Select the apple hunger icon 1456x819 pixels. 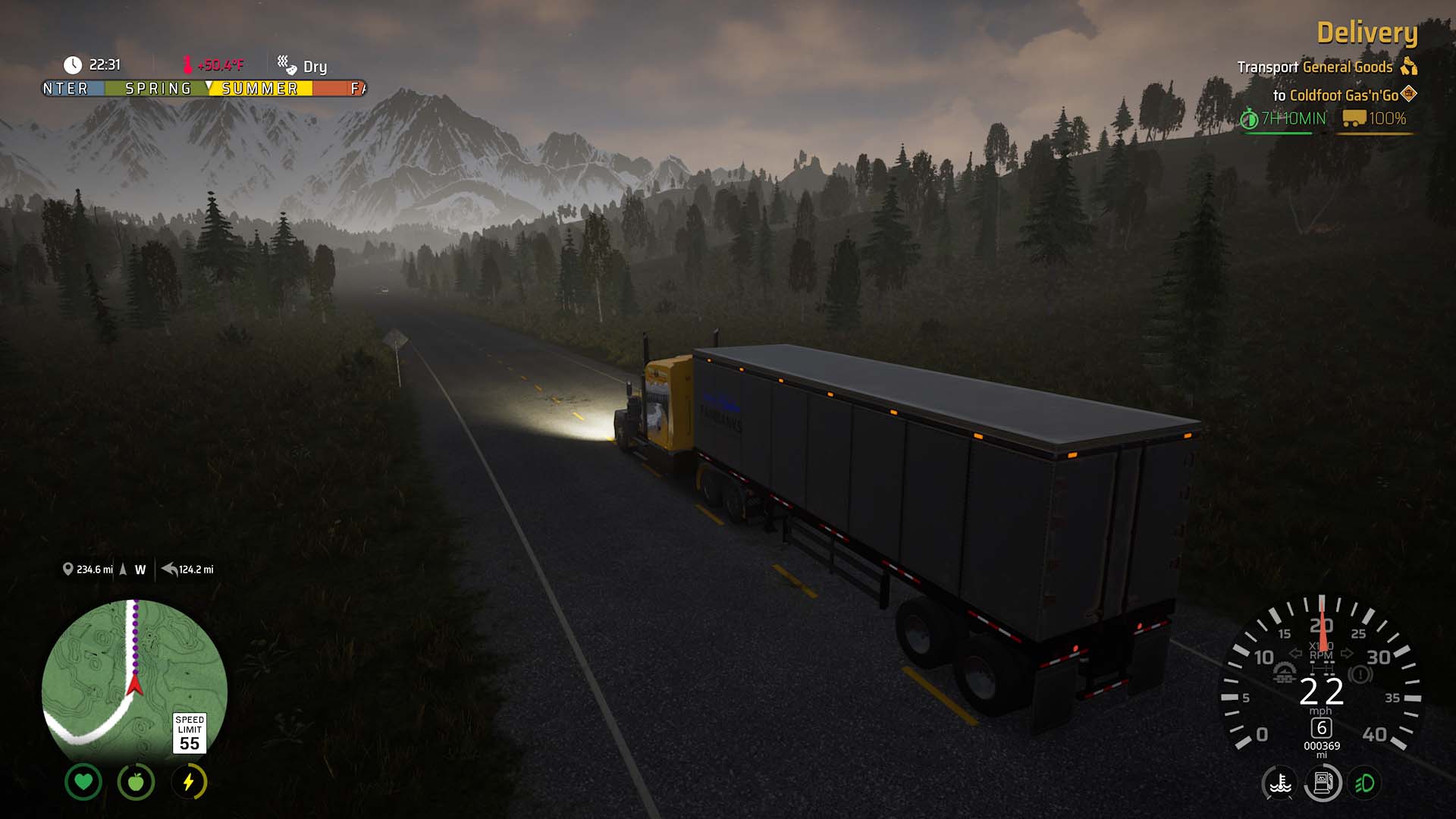136,782
